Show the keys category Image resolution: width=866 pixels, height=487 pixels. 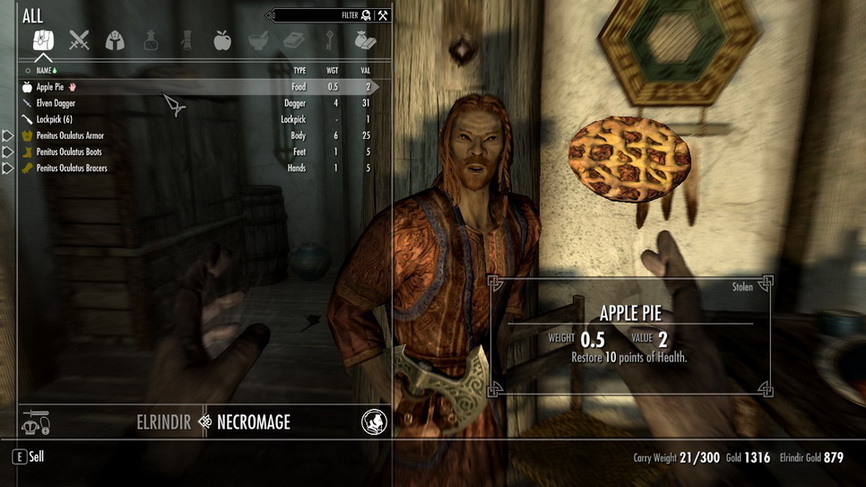point(328,41)
